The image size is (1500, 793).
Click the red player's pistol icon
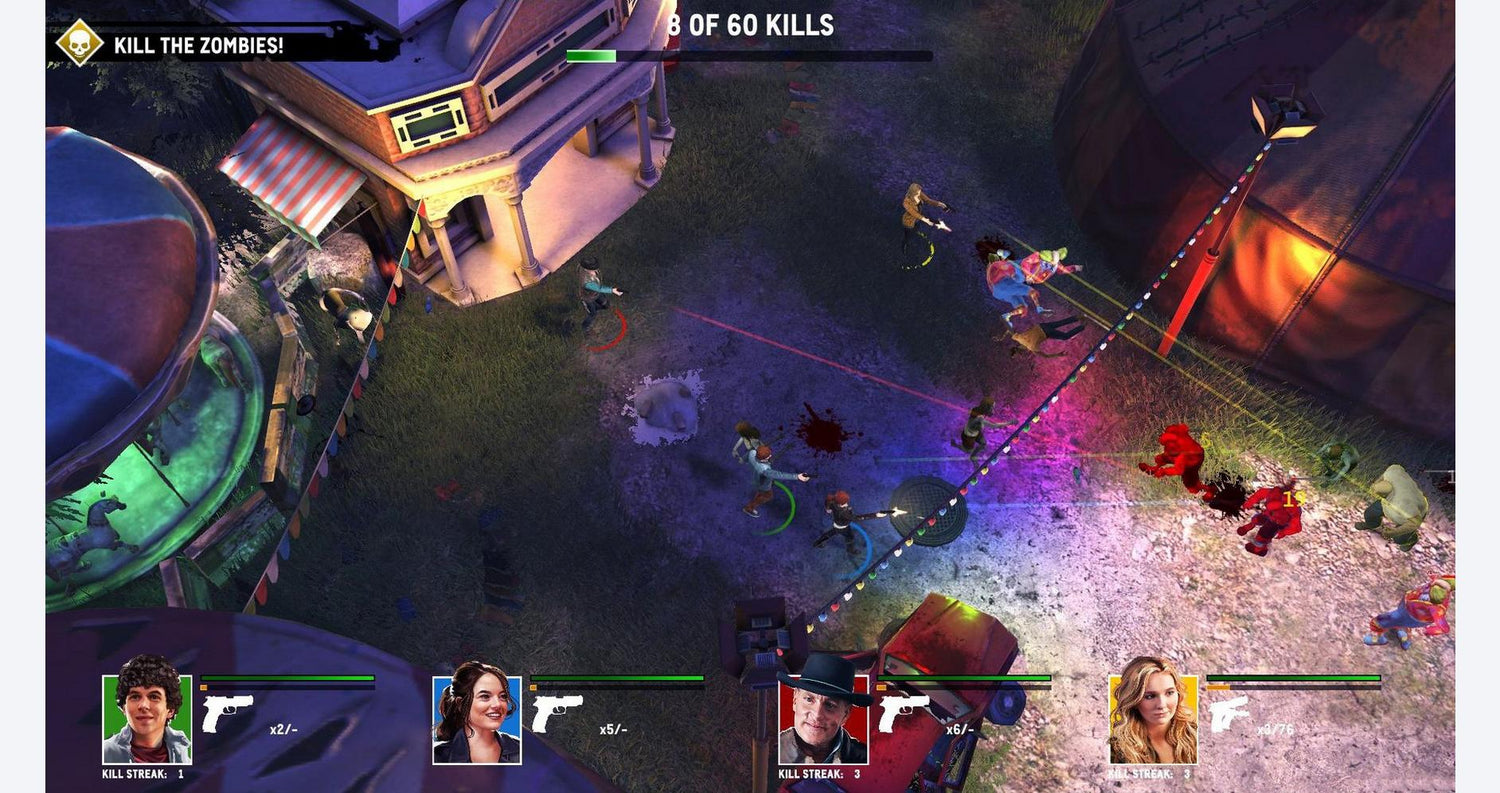[x=903, y=714]
